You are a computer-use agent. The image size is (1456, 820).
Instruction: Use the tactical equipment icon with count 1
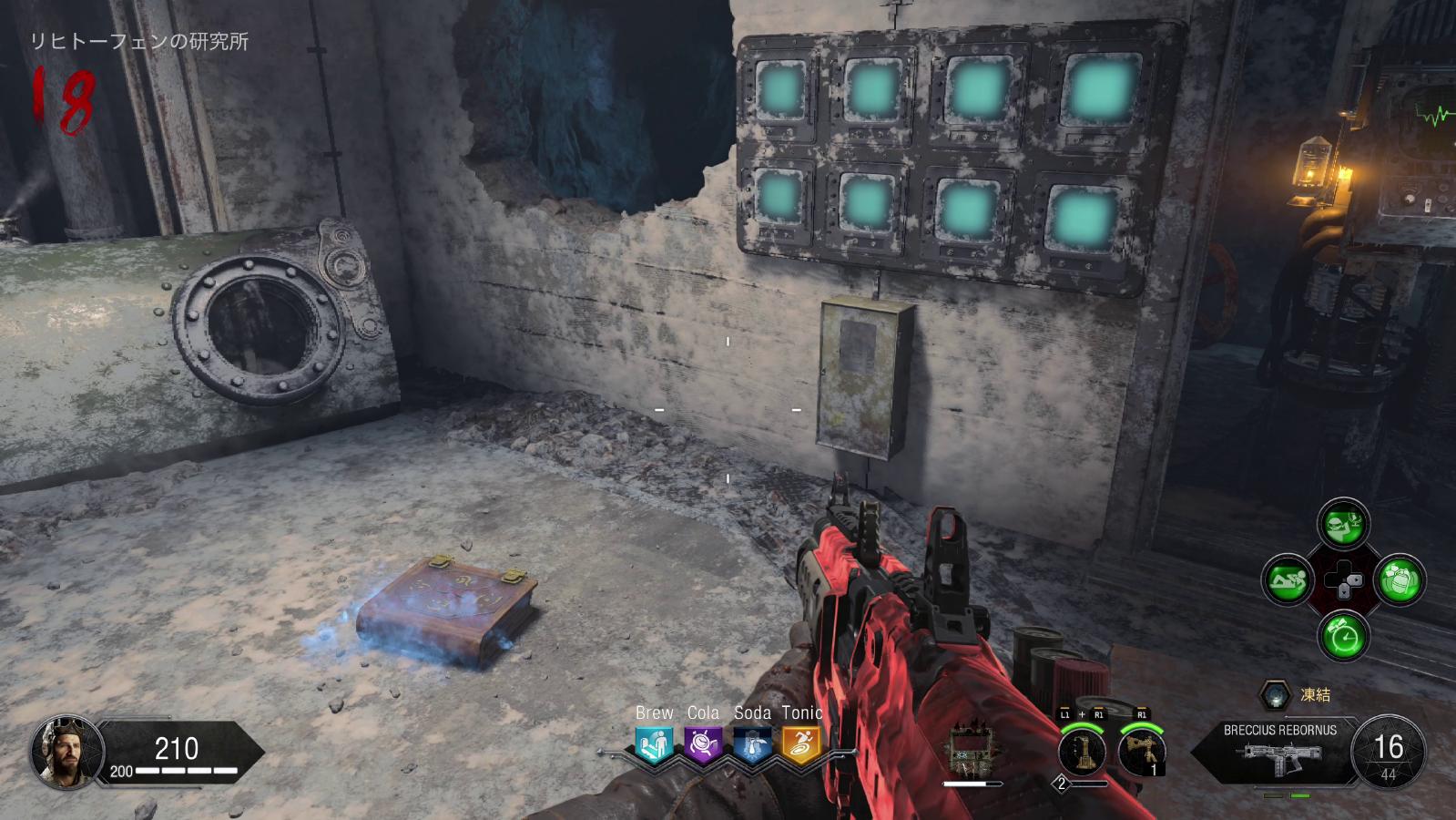click(1142, 753)
